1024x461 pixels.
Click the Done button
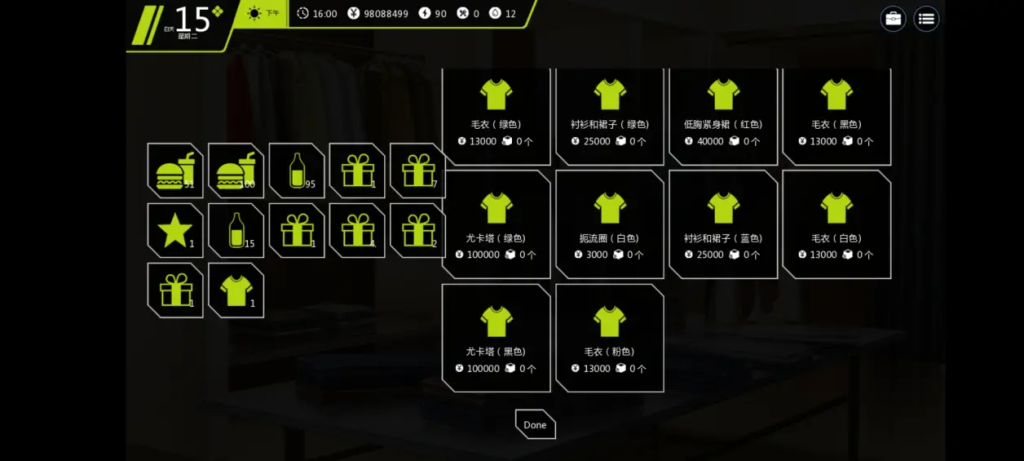tap(535, 424)
